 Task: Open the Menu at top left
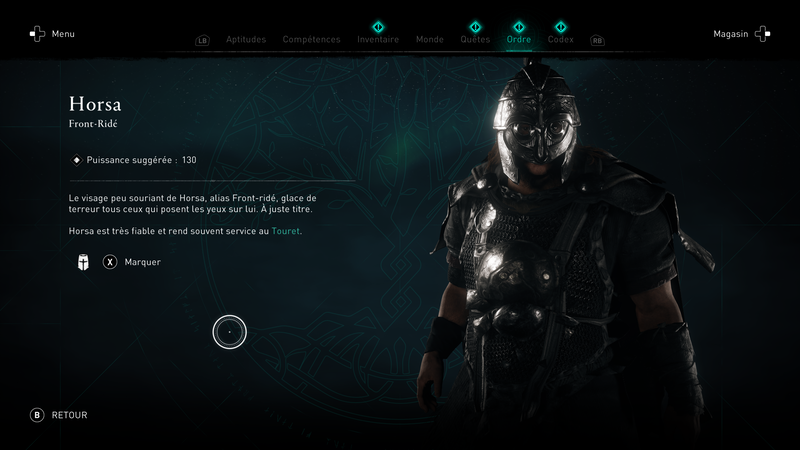(x=52, y=34)
